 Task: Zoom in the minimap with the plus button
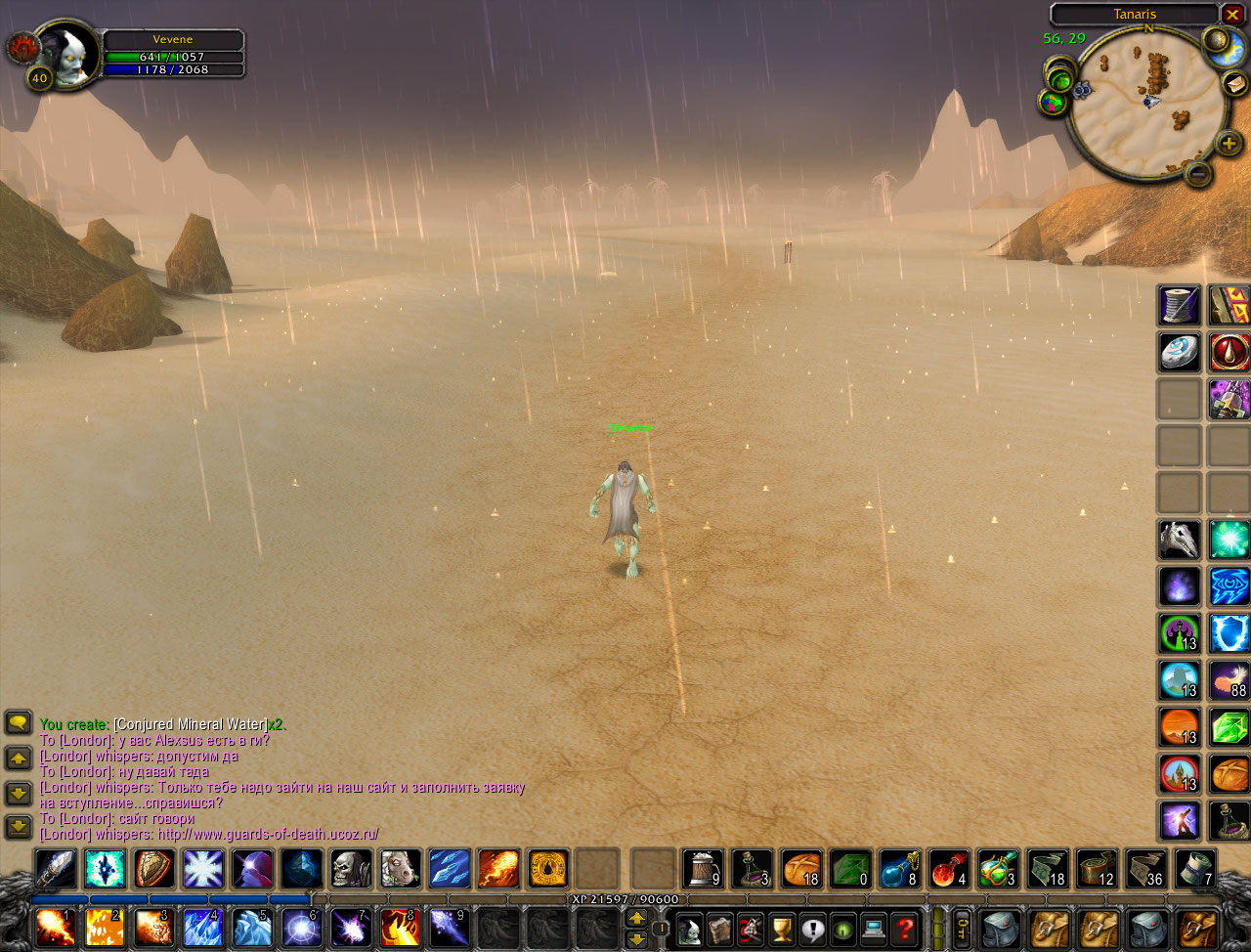click(1229, 144)
